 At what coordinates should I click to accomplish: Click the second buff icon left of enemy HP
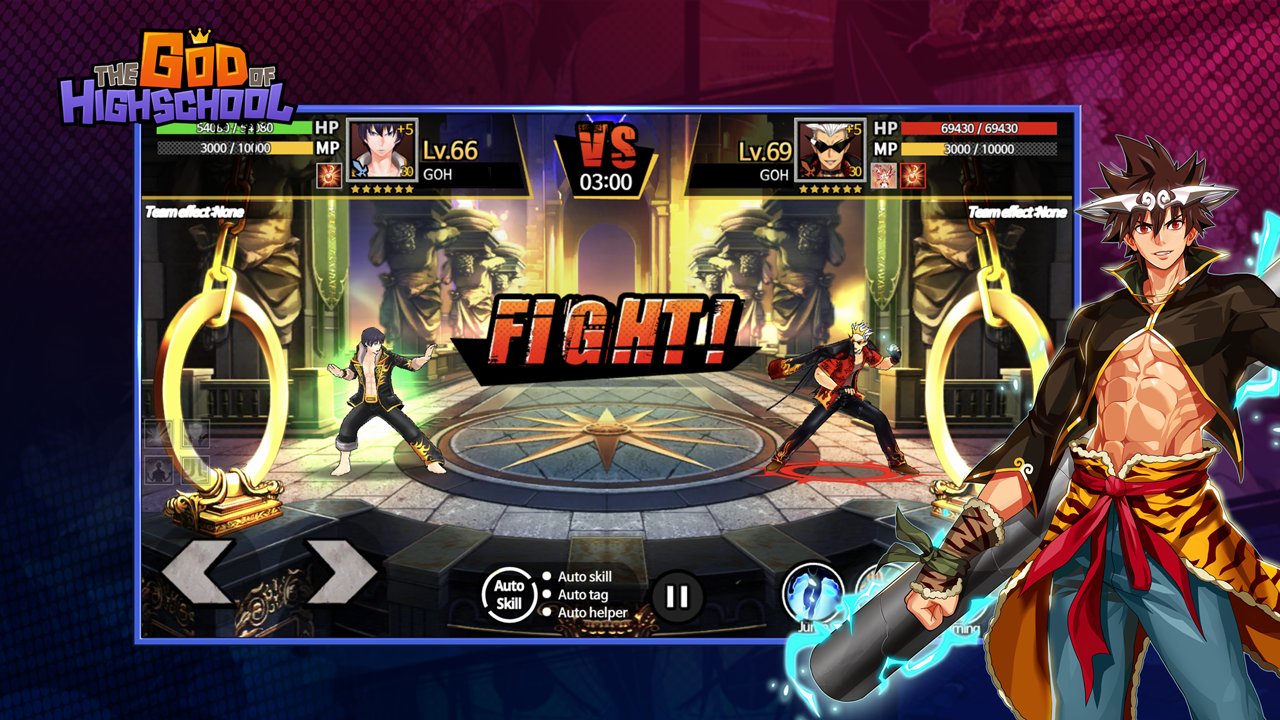912,176
